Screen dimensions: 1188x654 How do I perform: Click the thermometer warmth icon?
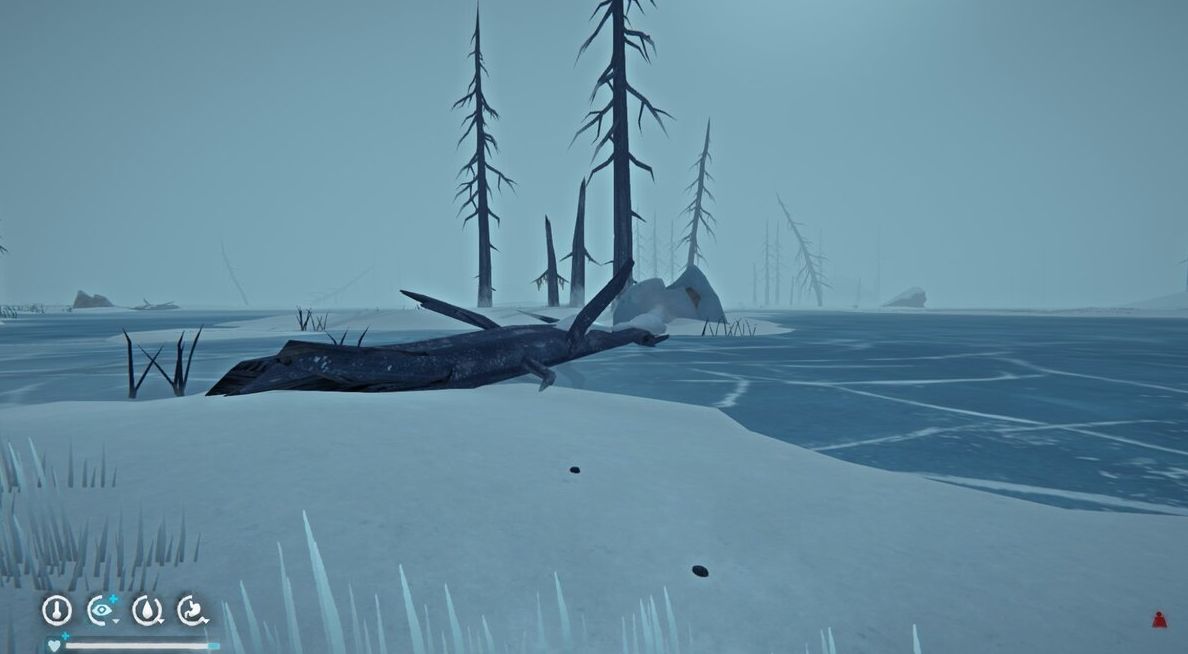click(57, 609)
